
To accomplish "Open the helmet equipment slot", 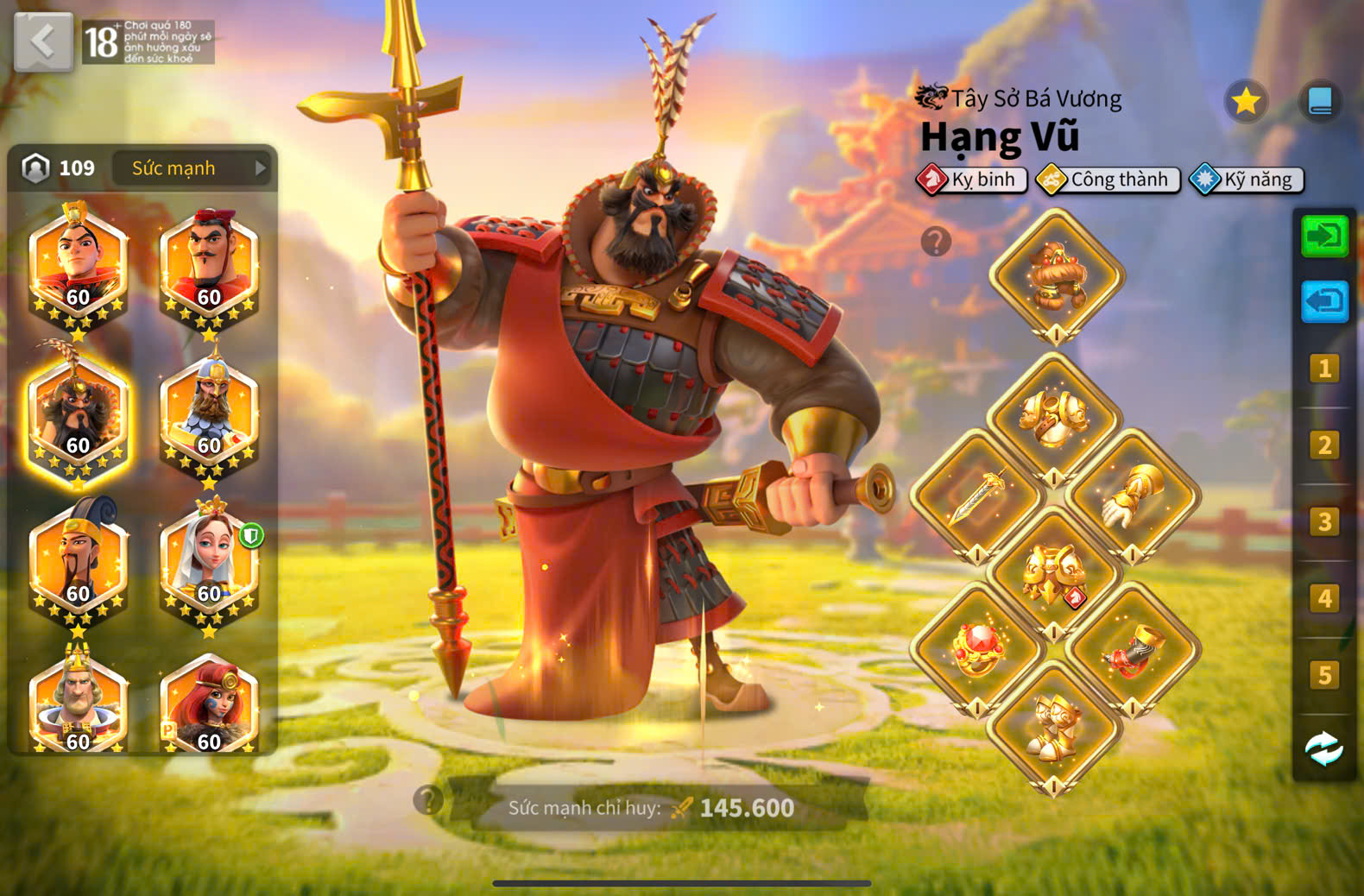I will coord(1056,276).
